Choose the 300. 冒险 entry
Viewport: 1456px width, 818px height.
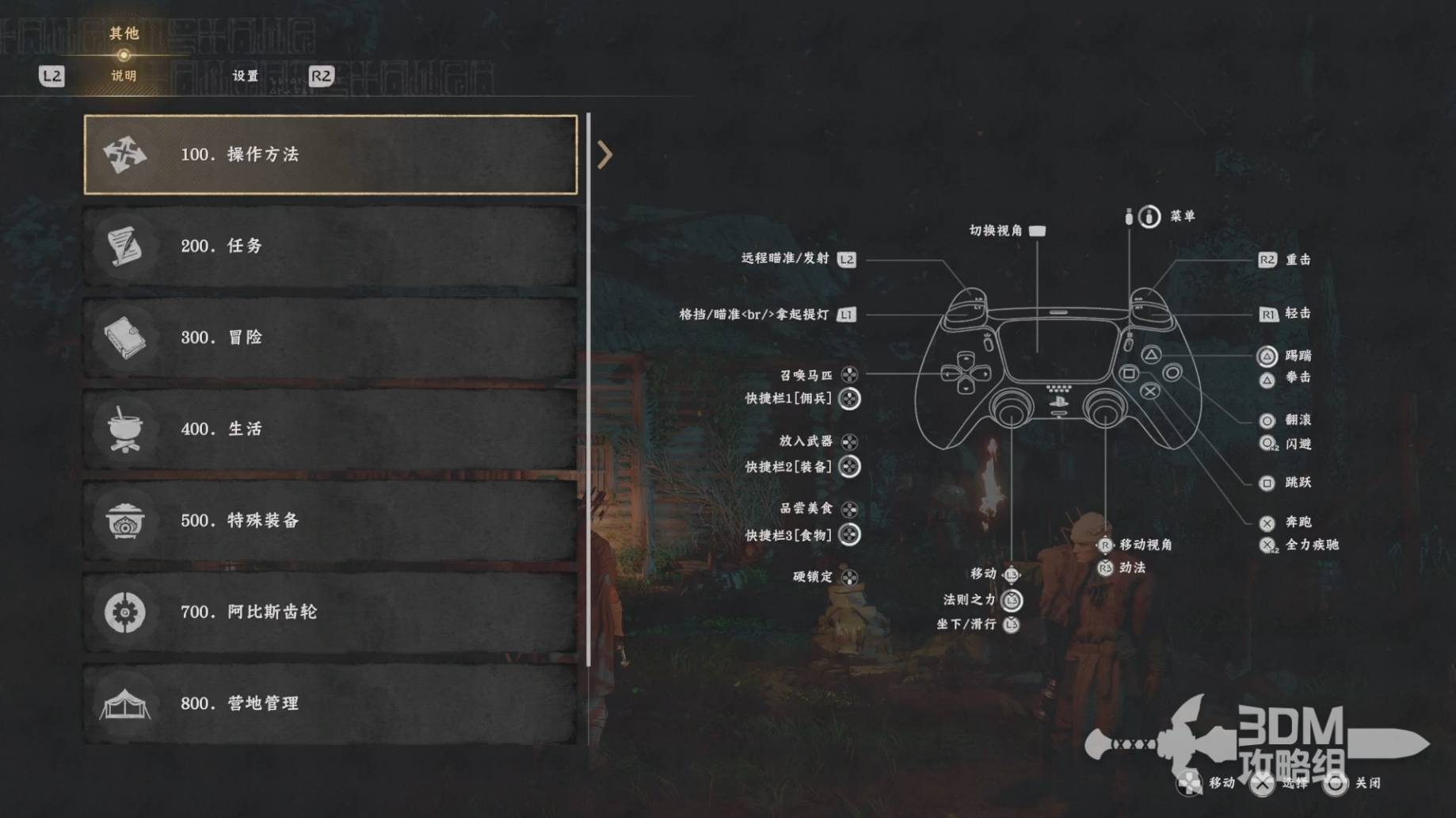(x=330, y=338)
